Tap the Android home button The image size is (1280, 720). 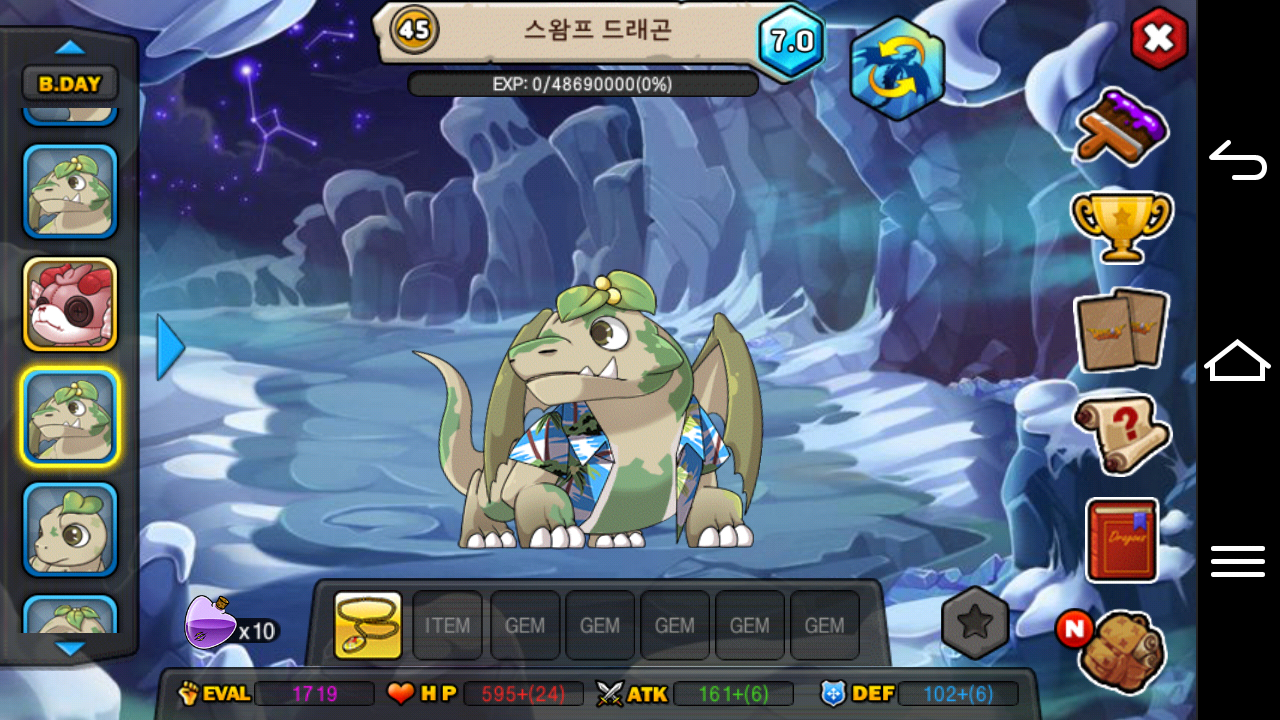click(1238, 360)
